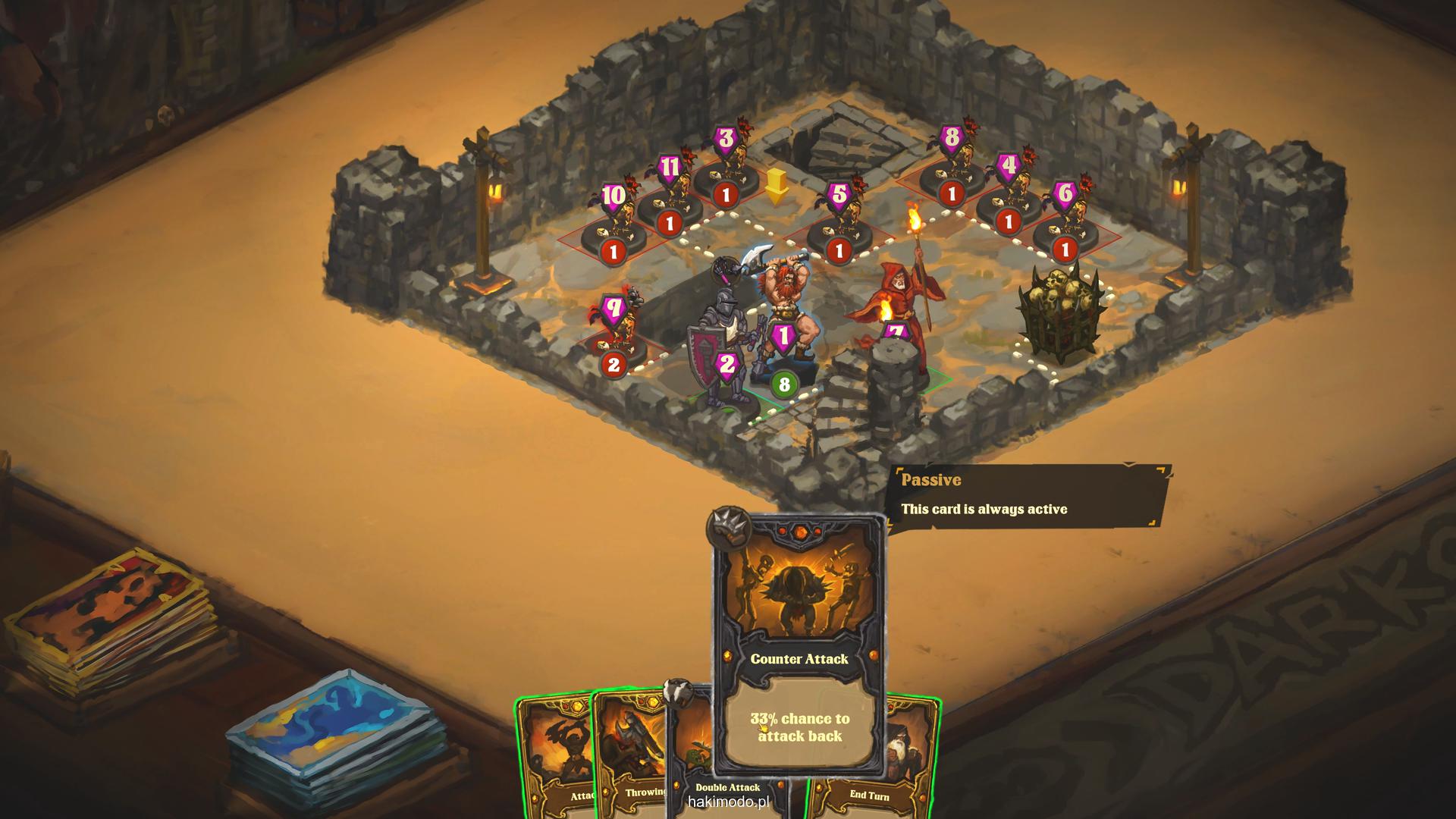
Task: Pick the Throwing card in hand
Action: tap(629, 758)
